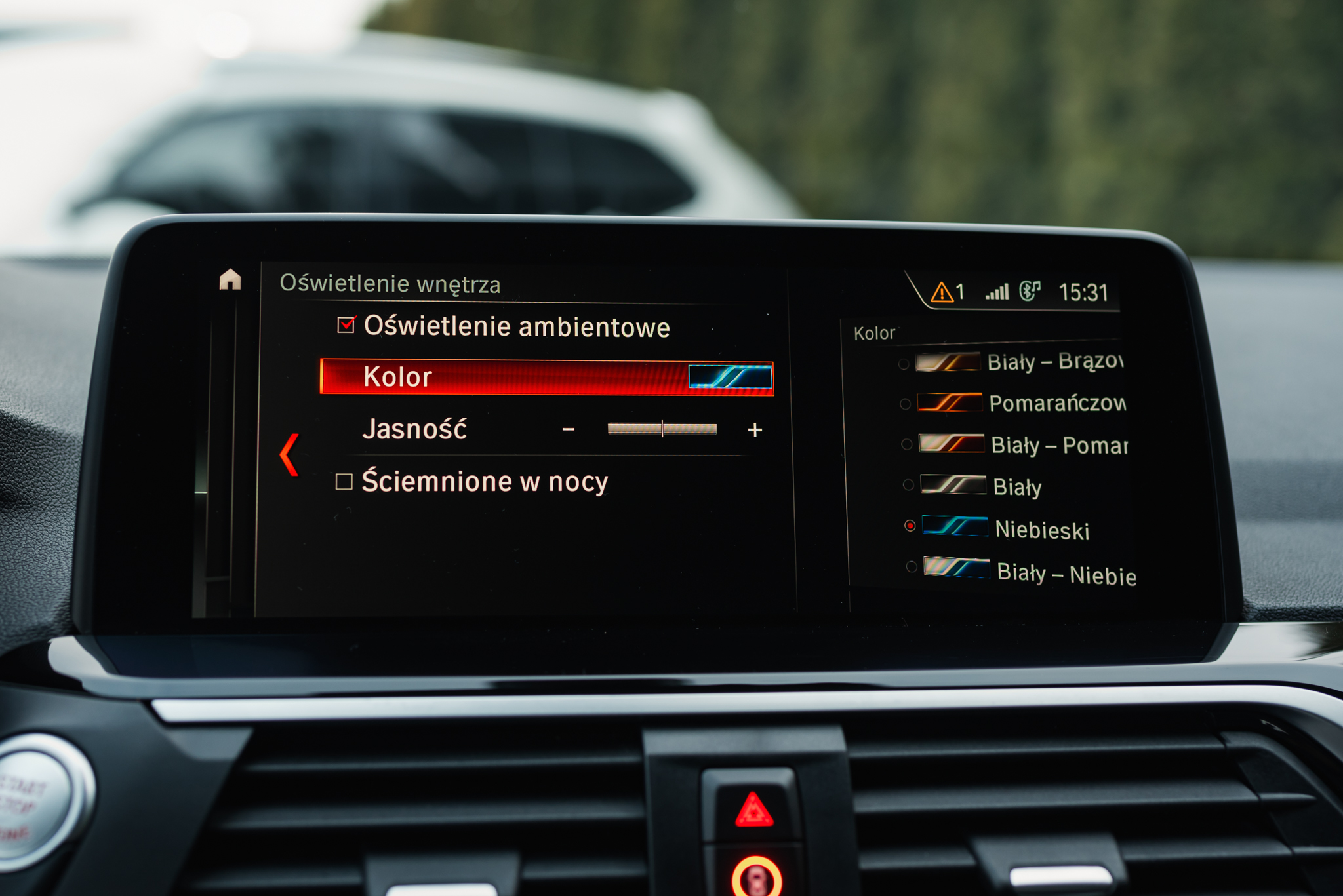Toggle the Oświetlenie ambientowe checkbox

coord(346,325)
